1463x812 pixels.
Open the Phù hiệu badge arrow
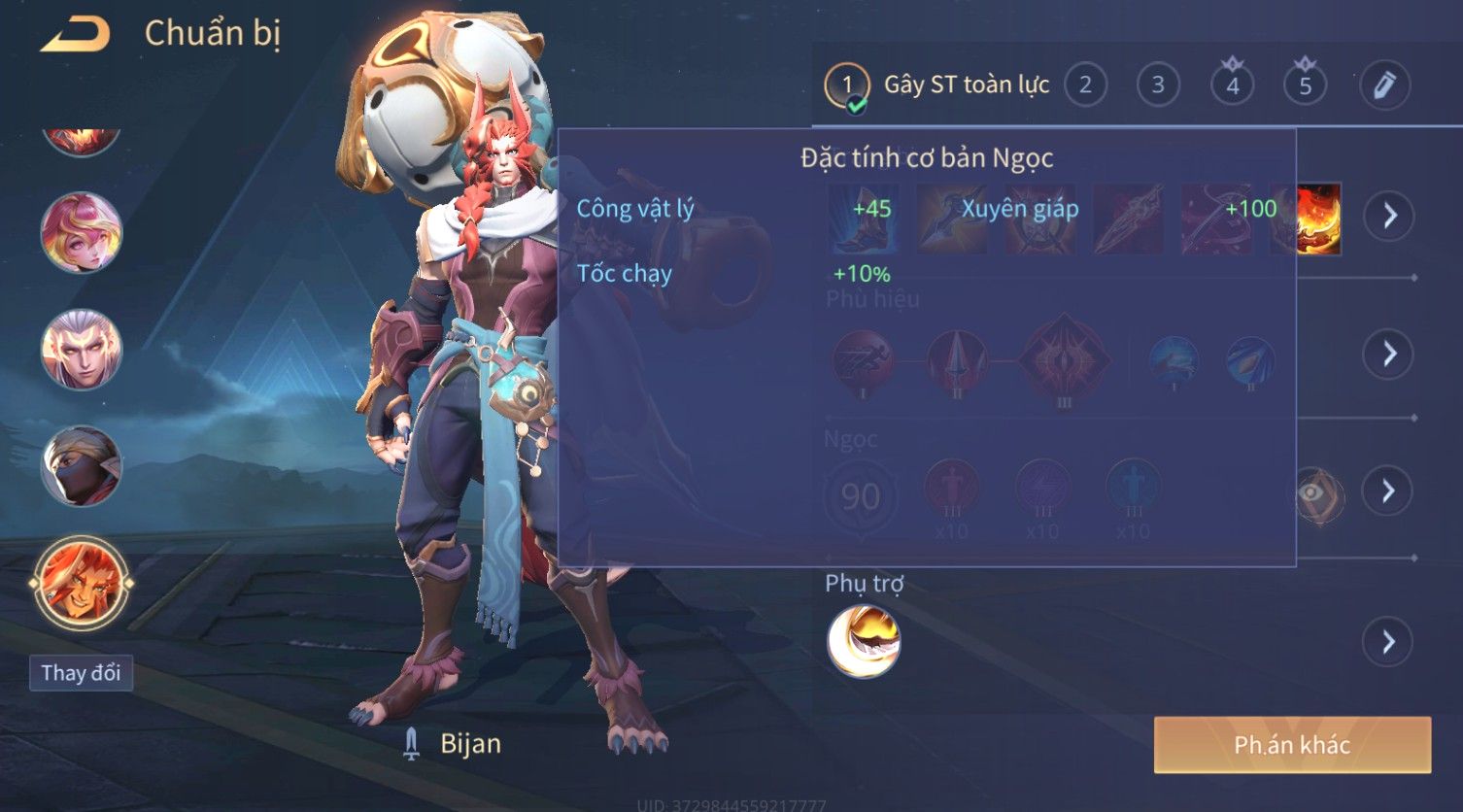coord(1389,354)
